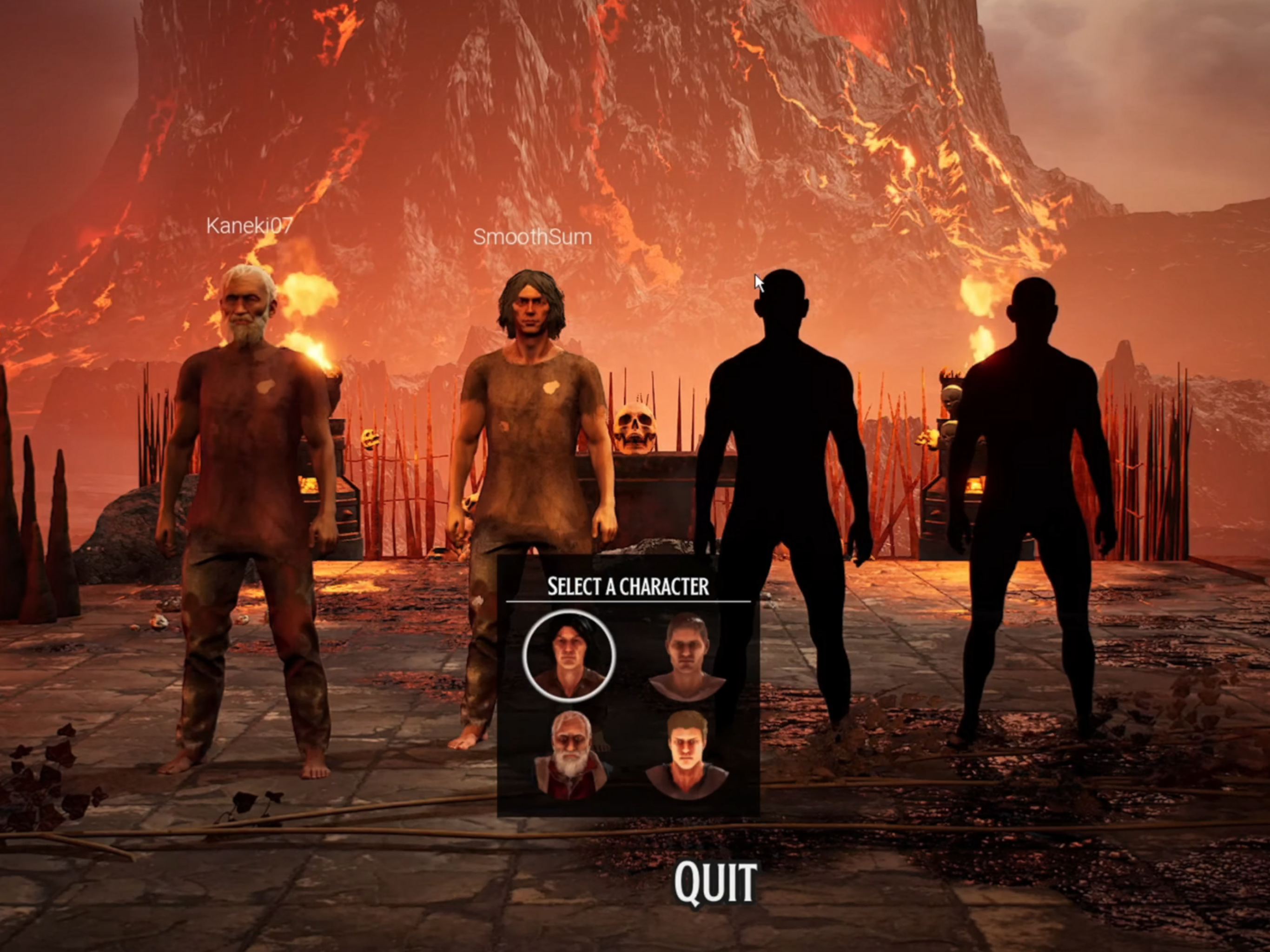
Task: Choose the short brown-haired character portrait
Action: click(687, 656)
